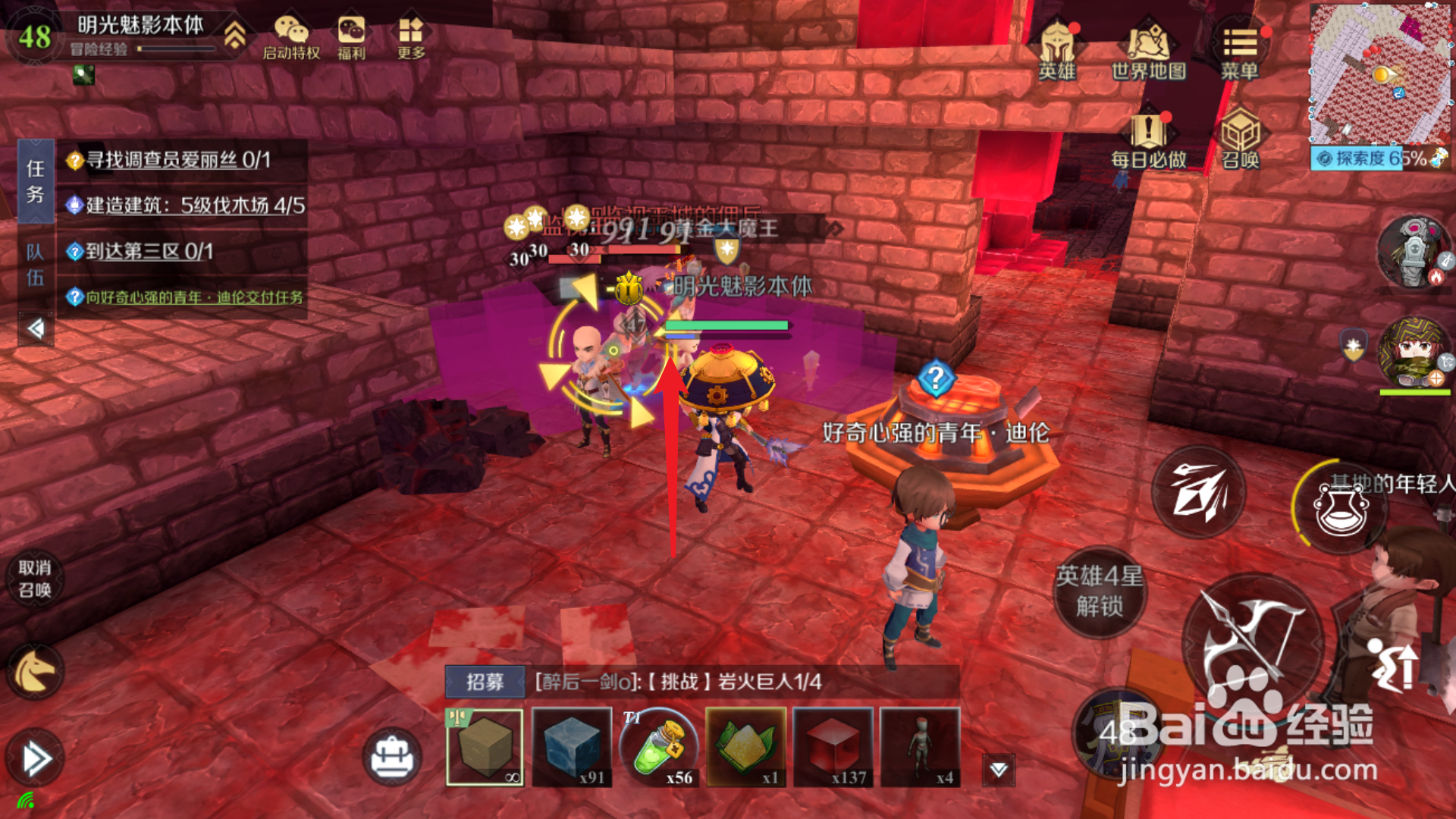This screenshot has width=1456, height=819.
Task: Choose the red block x137 slot
Action: [833, 748]
